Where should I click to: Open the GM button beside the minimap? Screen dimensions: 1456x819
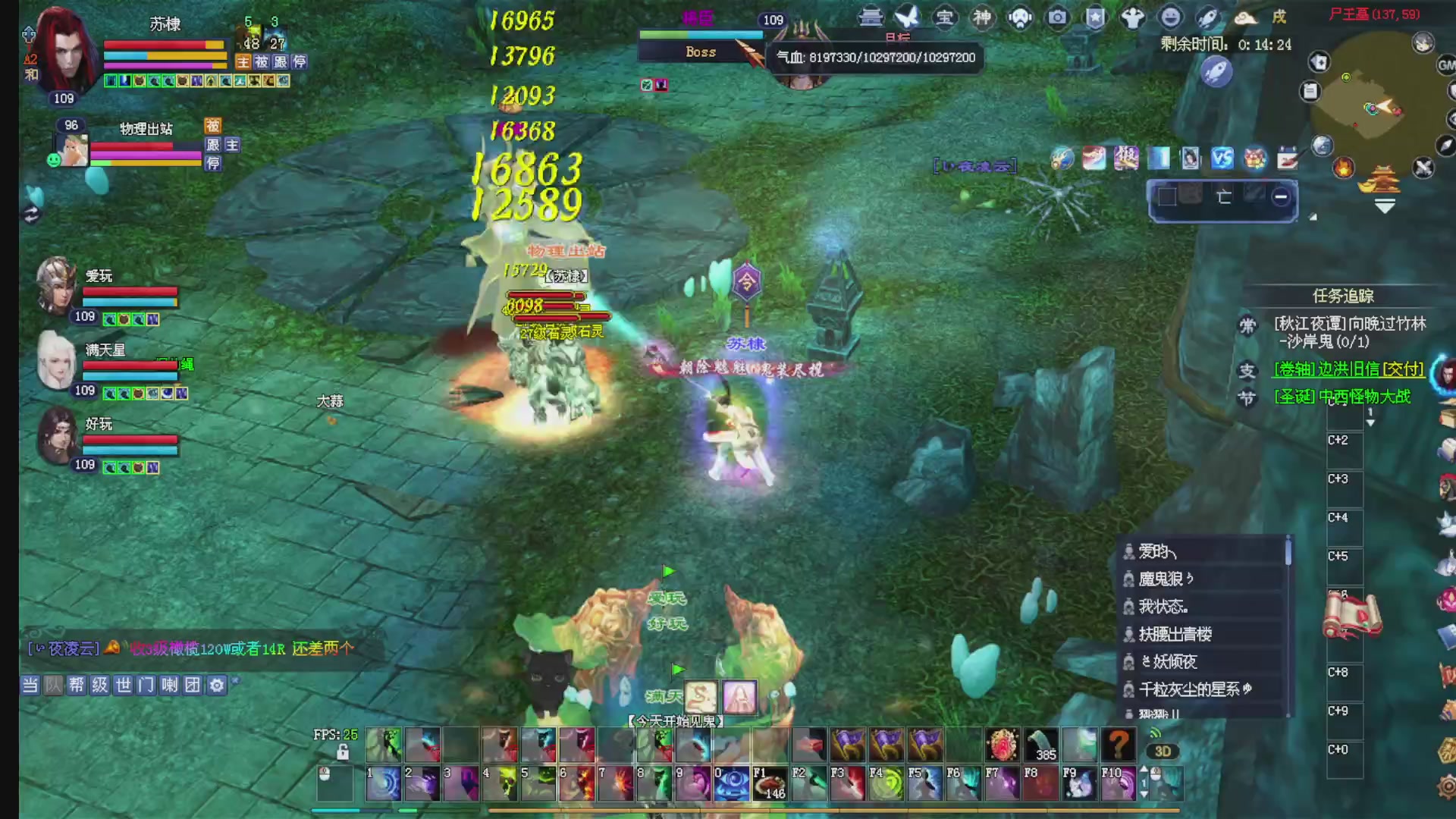[1446, 65]
